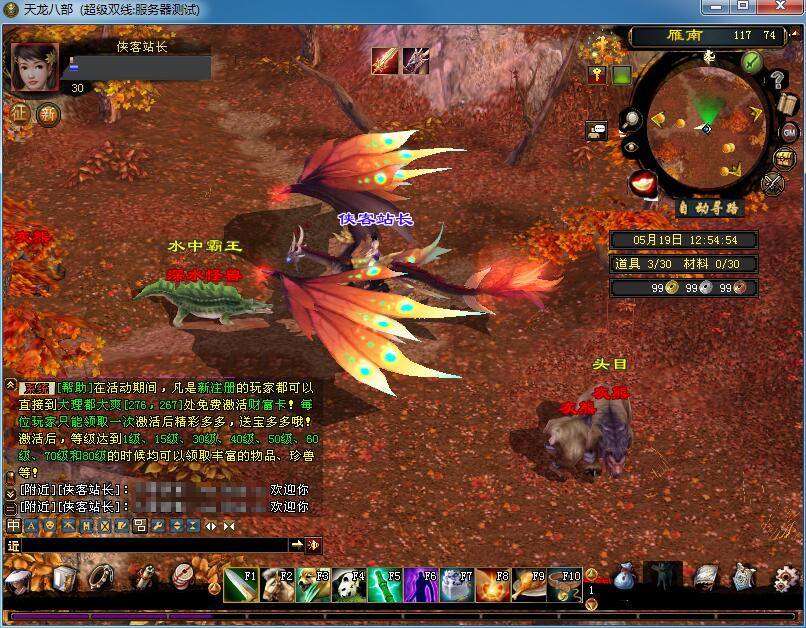Open the GM support button
The image size is (806, 628).
click(x=788, y=132)
